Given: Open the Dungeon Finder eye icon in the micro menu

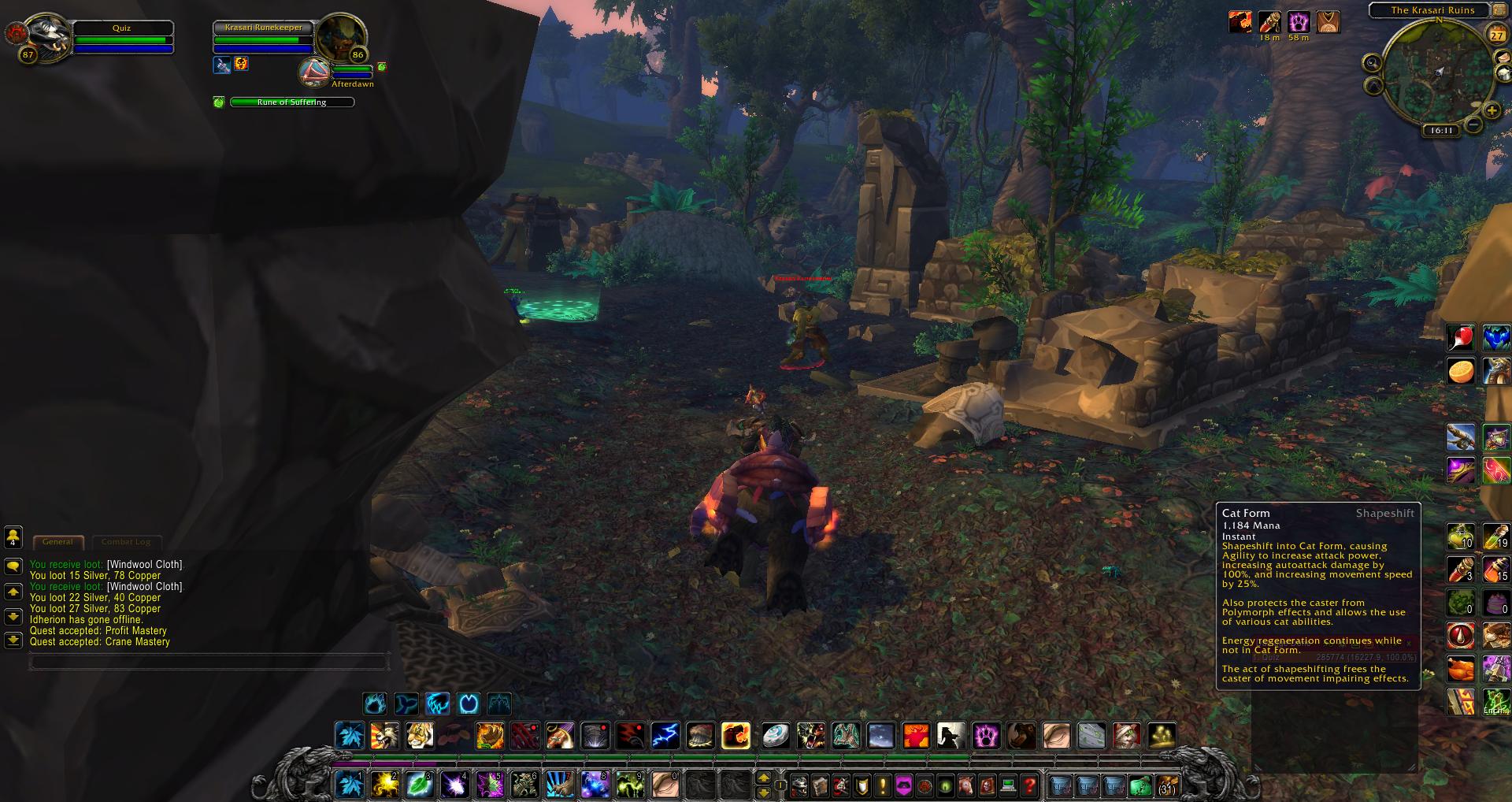Looking at the screenshot, I should pos(944,787).
